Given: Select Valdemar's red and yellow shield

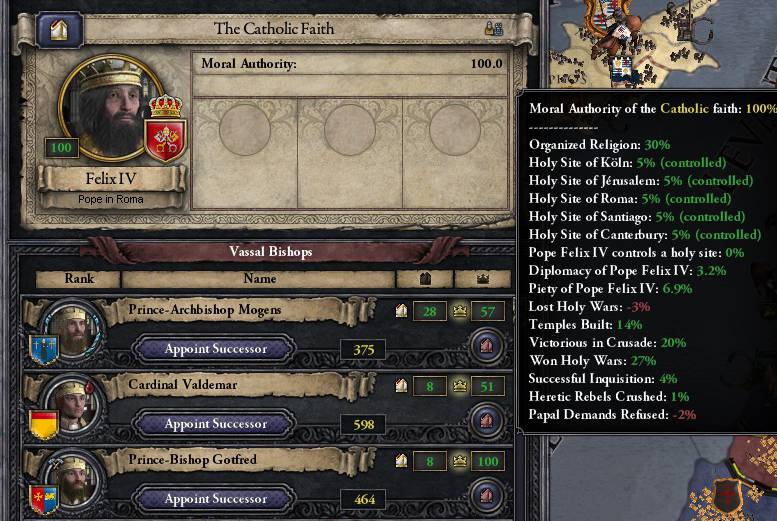Looking at the screenshot, I should 44,422.
